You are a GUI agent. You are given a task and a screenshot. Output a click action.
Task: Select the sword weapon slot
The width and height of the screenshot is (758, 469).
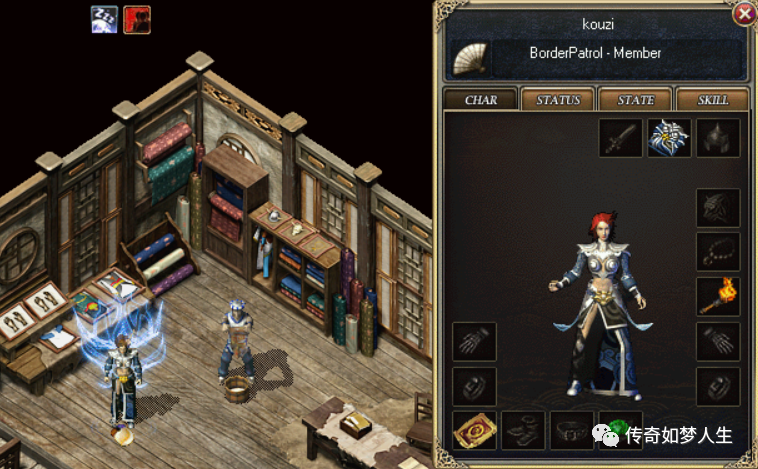pyautogui.click(x=620, y=138)
